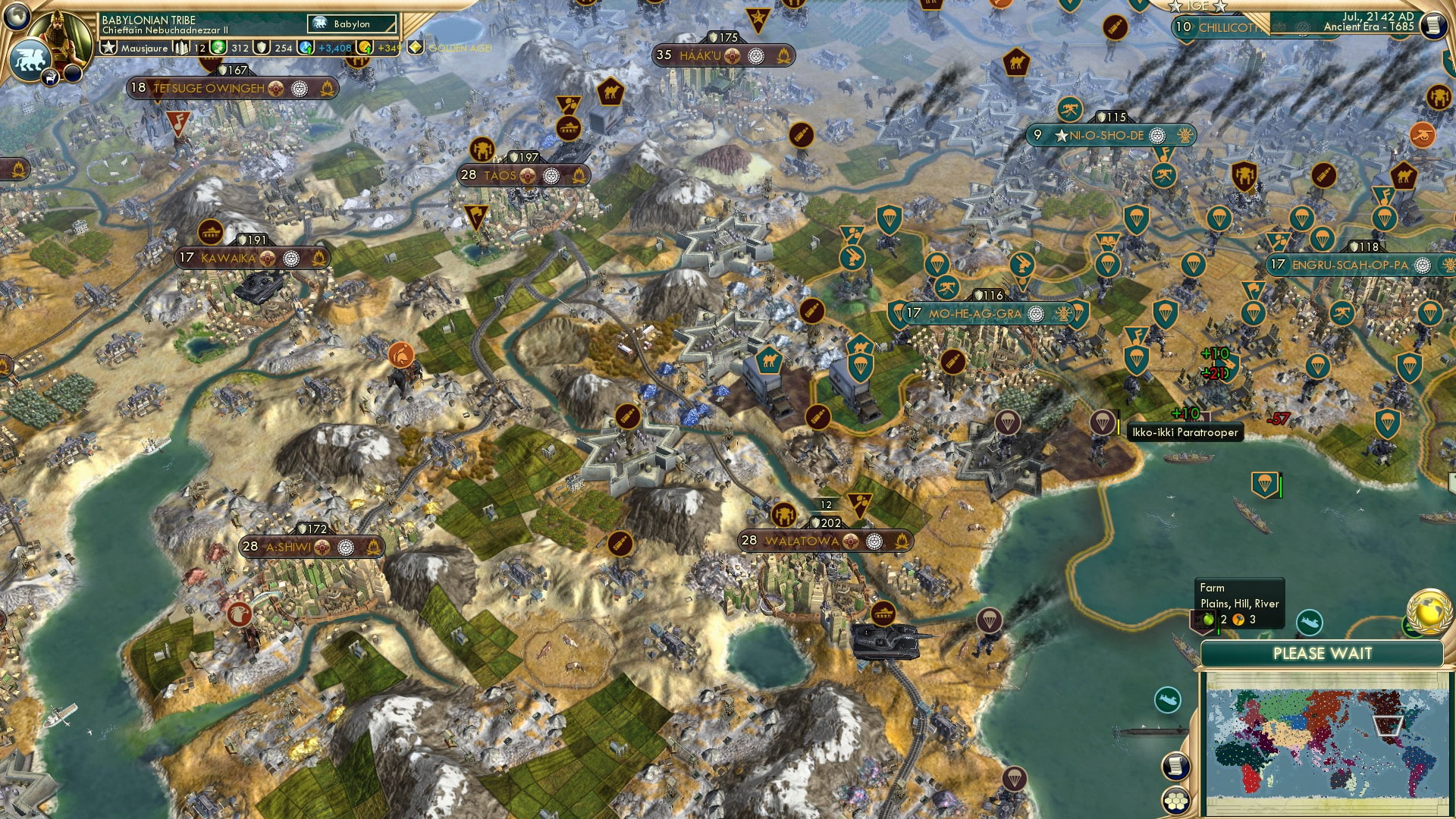This screenshot has width=1456, height=819.
Task: Click the star toggle left of IGE
Action: [x=1174, y=6]
